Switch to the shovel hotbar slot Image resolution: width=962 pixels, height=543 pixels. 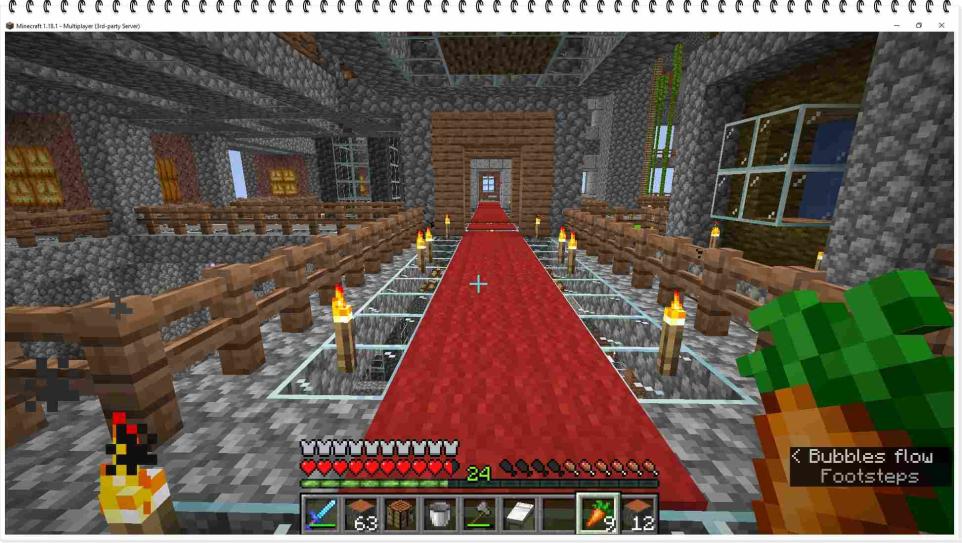point(478,514)
